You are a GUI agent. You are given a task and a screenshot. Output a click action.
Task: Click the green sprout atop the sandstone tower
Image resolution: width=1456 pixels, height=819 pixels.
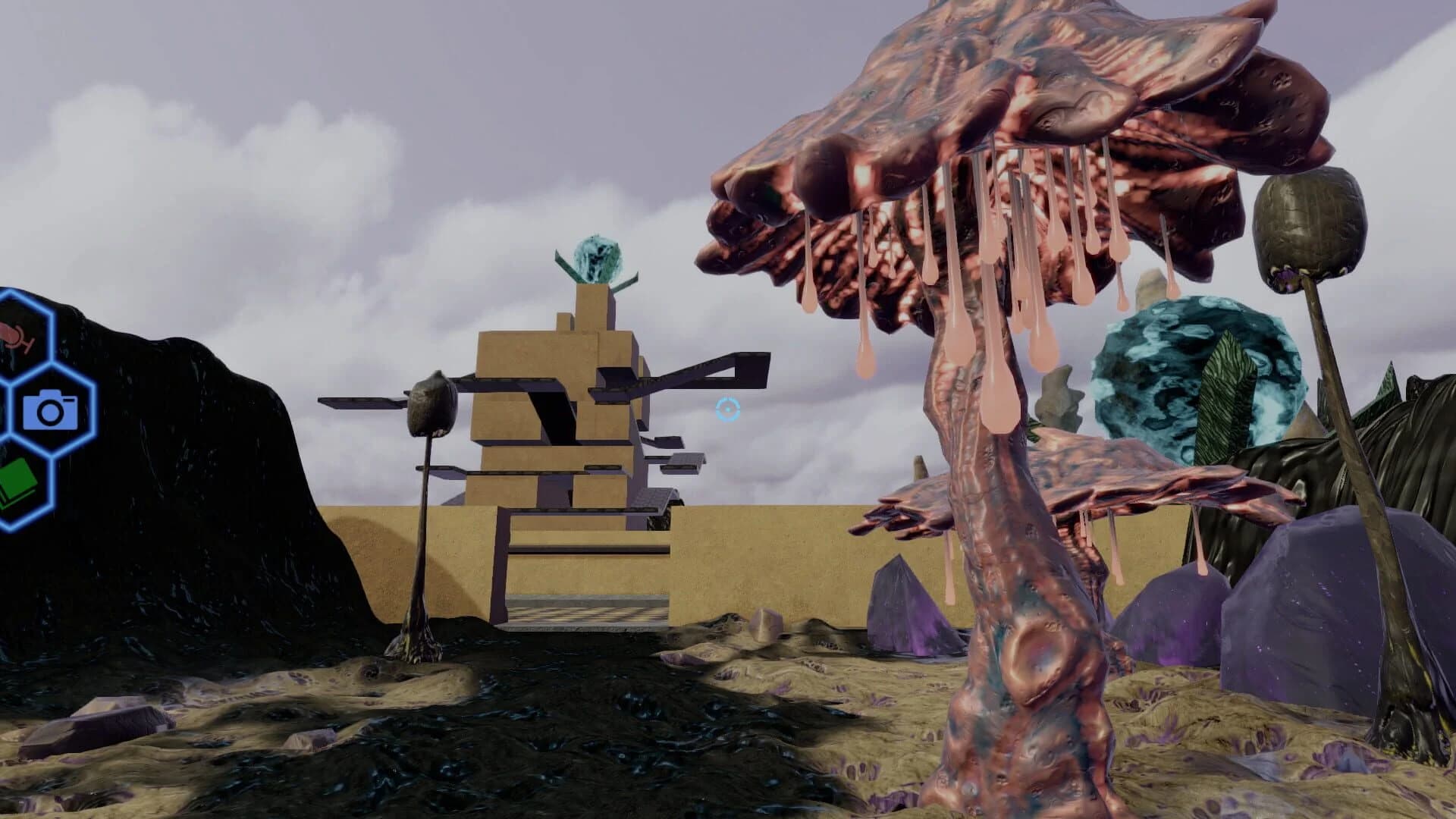point(598,258)
